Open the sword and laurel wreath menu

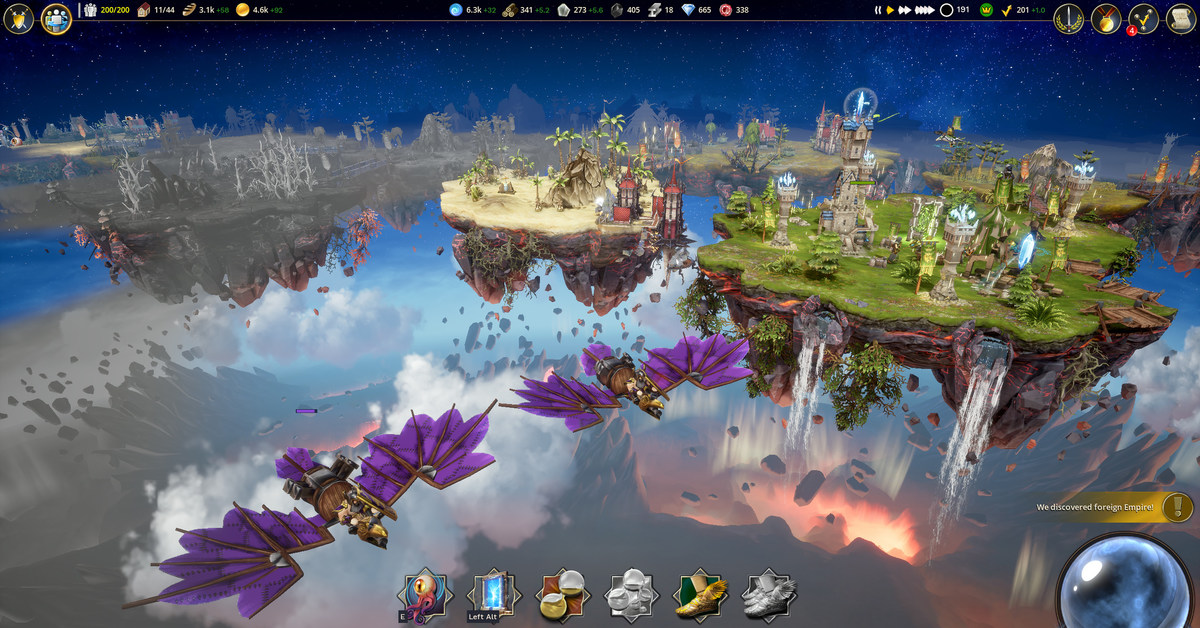click(1069, 18)
